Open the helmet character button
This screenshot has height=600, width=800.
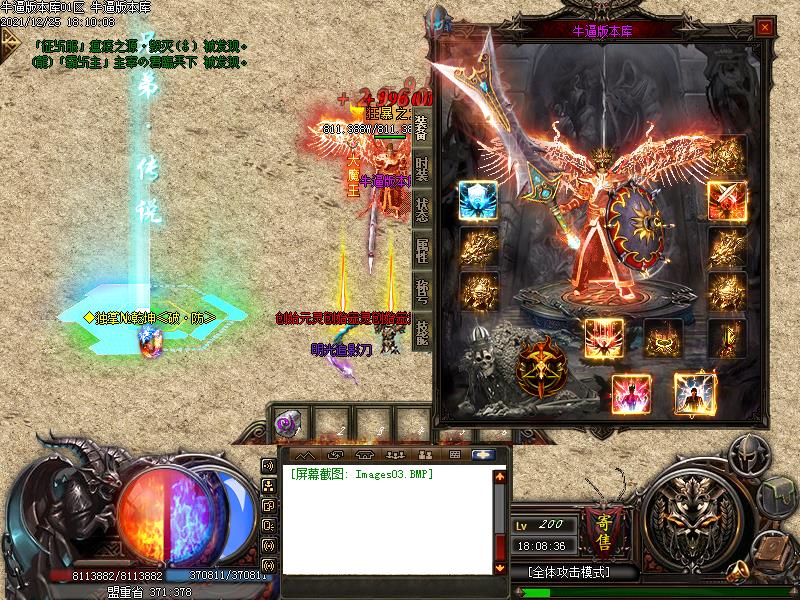click(x=745, y=456)
